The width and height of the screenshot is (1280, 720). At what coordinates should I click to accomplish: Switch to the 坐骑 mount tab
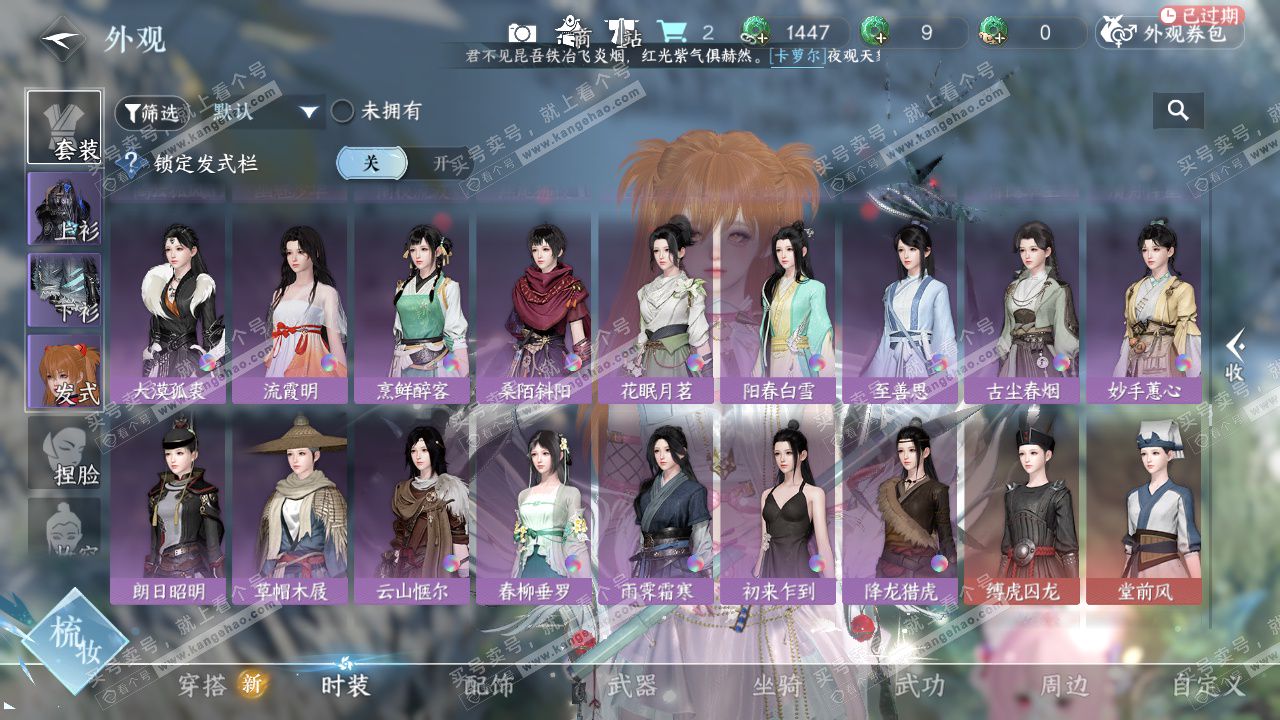777,686
